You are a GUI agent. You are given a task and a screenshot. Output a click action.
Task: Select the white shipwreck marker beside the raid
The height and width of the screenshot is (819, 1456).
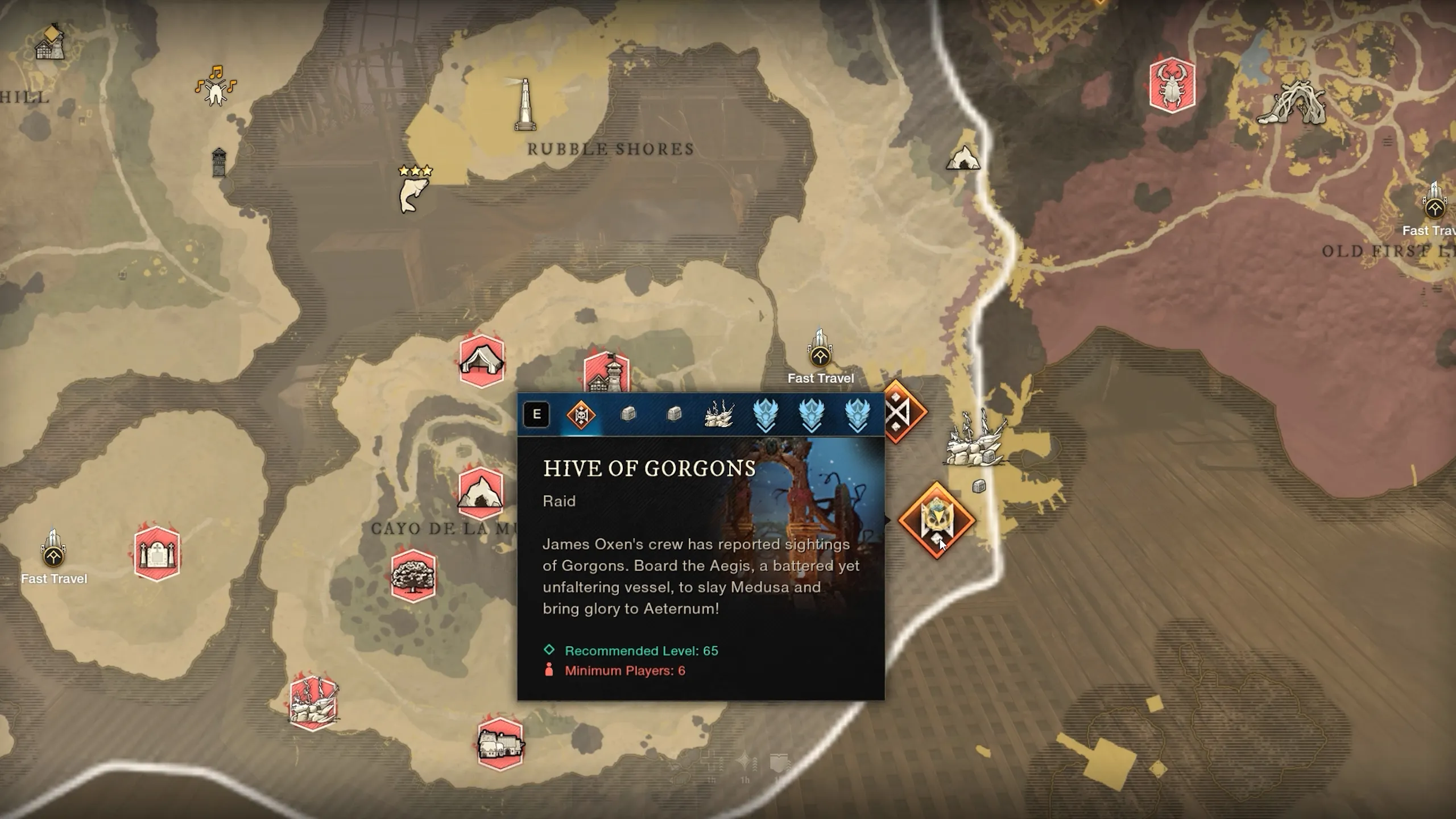[x=975, y=442]
